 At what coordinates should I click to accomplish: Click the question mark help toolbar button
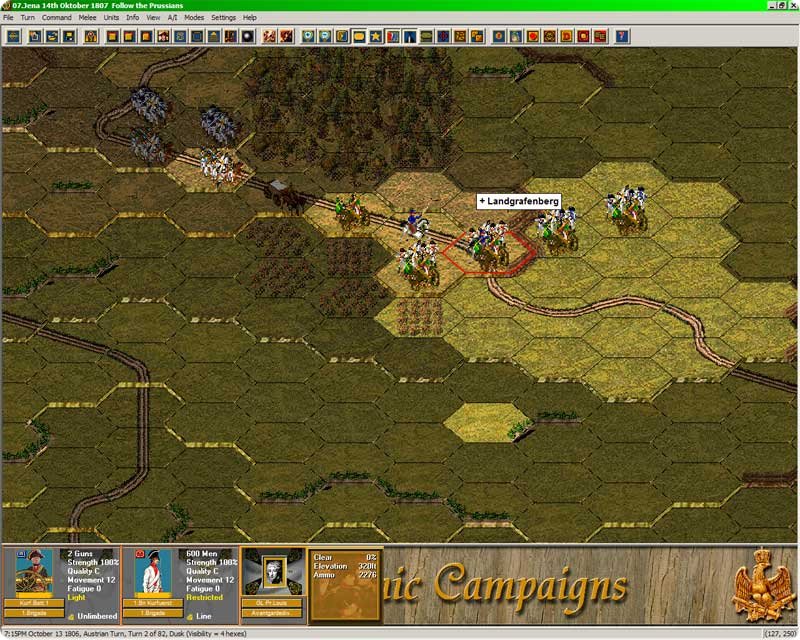pos(622,37)
